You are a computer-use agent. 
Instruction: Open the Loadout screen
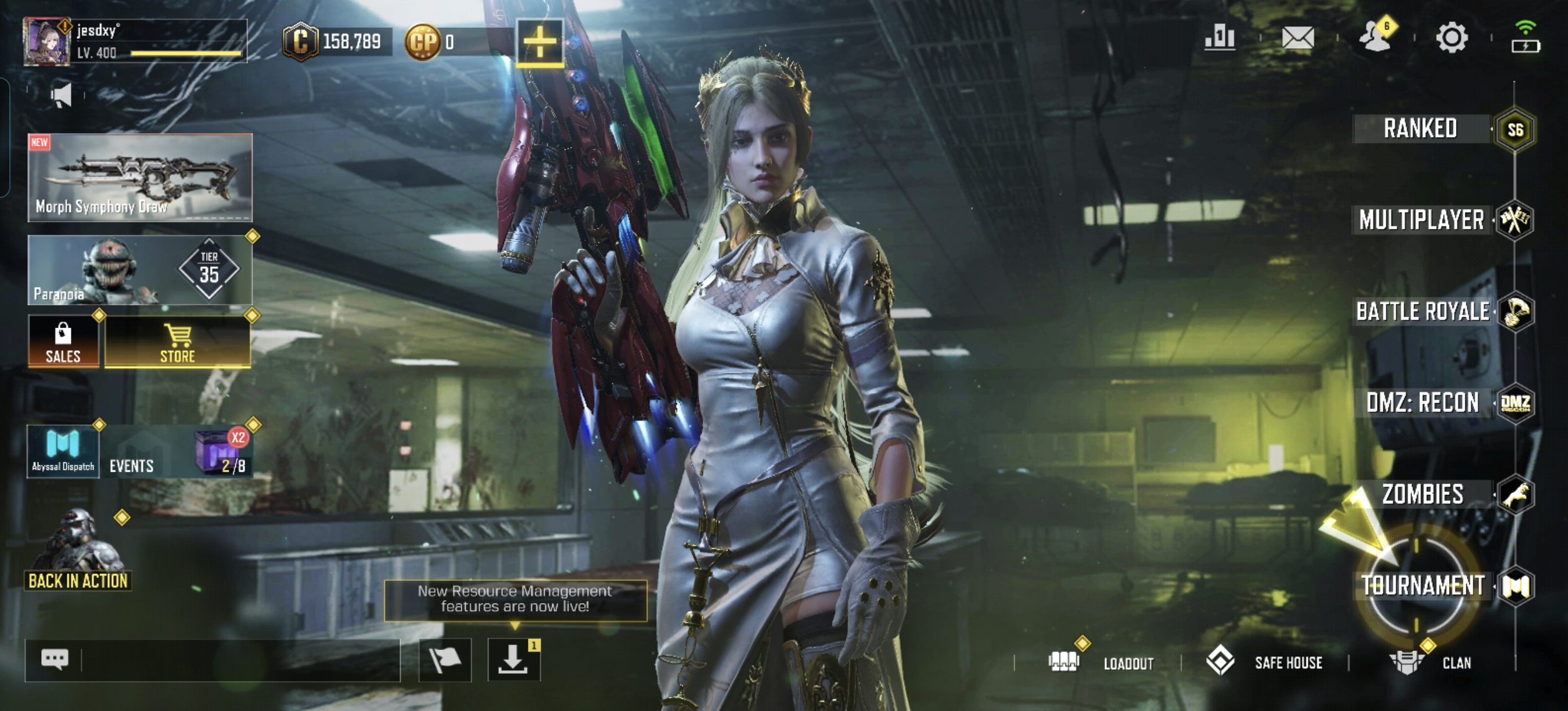tap(1102, 662)
